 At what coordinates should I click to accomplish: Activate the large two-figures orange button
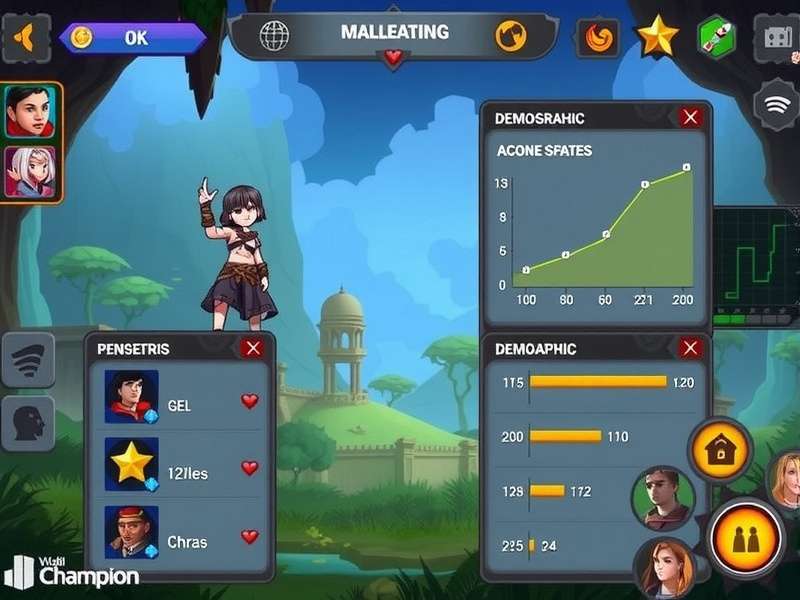745,539
